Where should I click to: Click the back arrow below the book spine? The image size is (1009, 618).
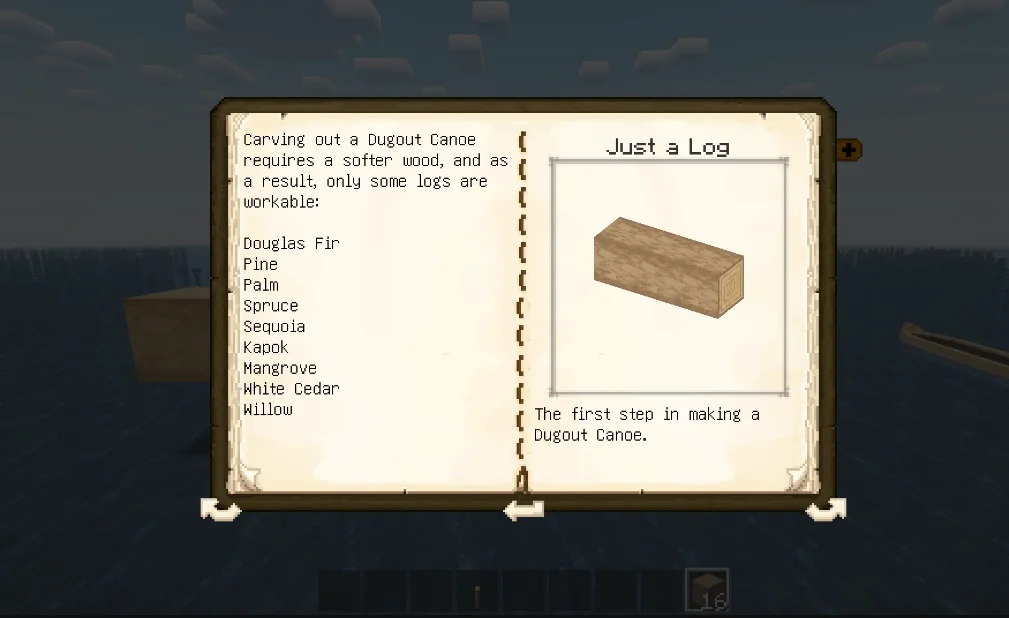(523, 510)
